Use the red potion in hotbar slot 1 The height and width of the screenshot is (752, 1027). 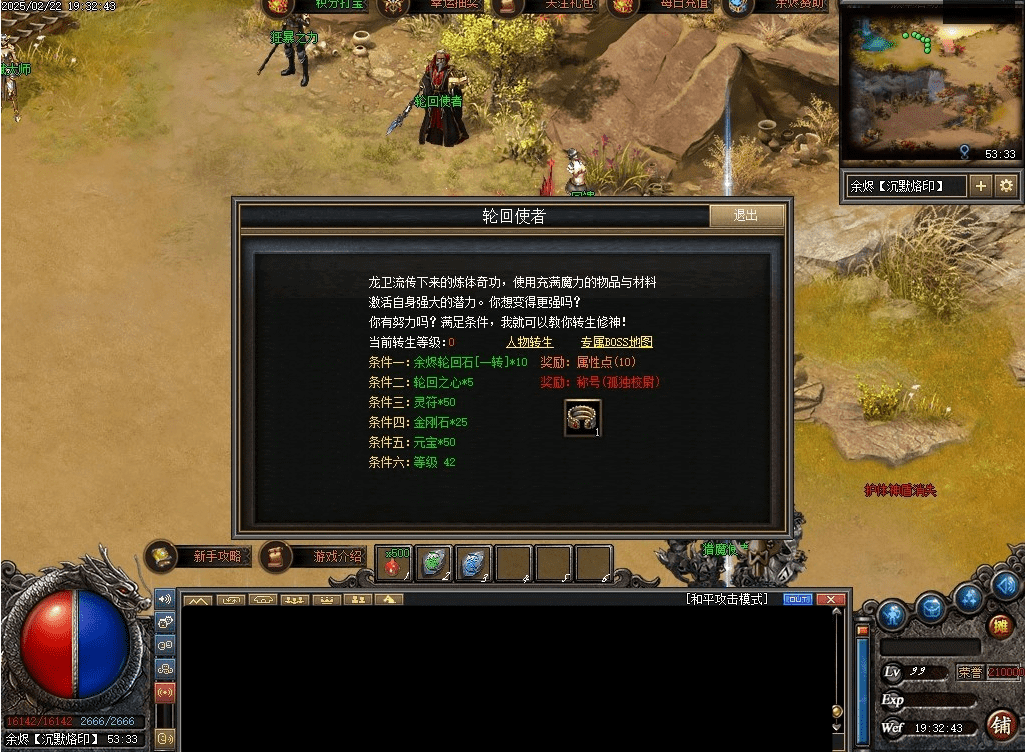tap(394, 563)
